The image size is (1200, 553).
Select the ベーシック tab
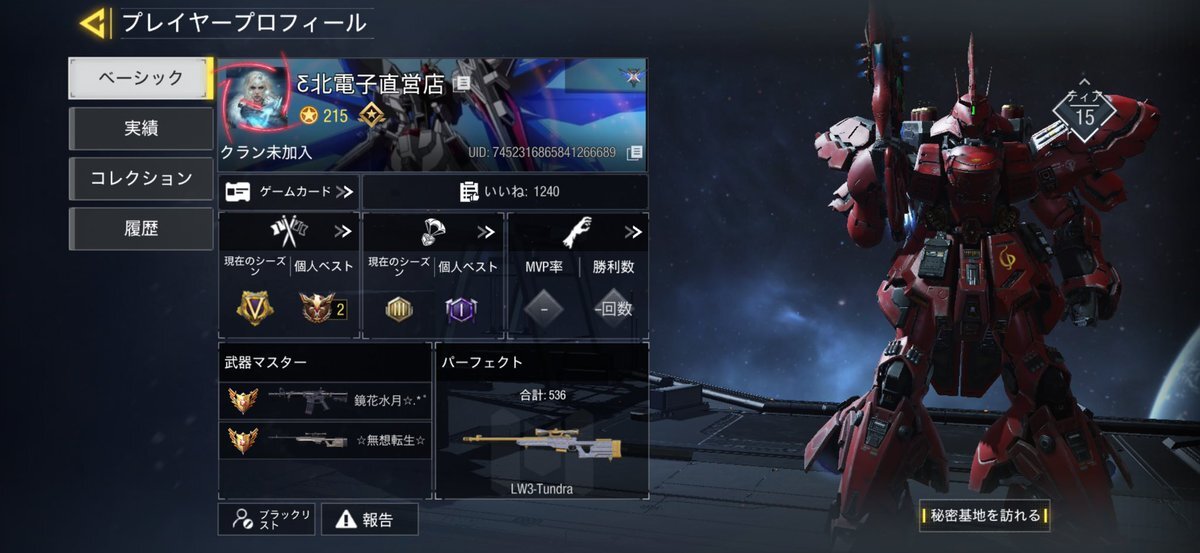tap(140, 78)
